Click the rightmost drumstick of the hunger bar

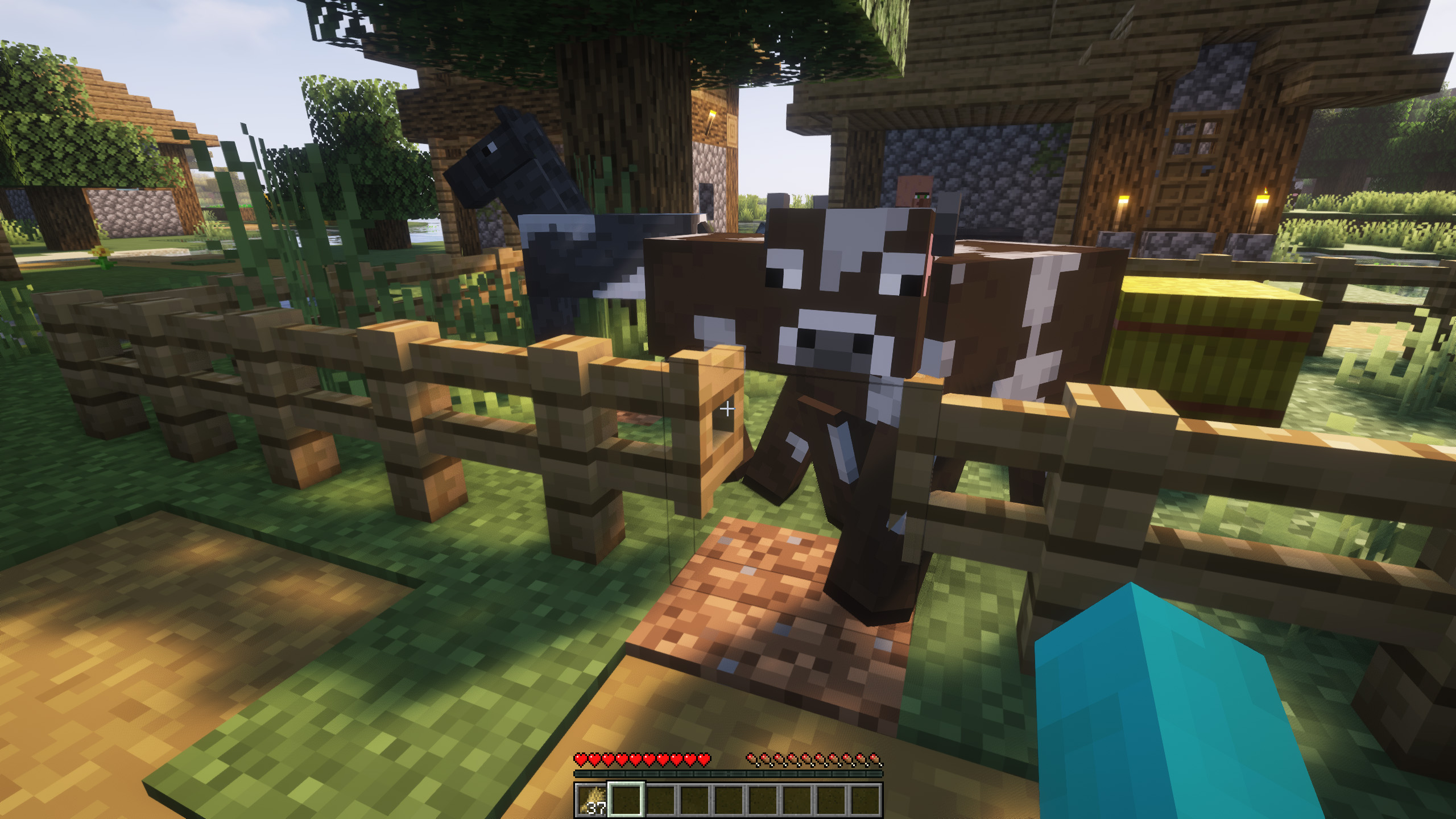click(x=876, y=759)
